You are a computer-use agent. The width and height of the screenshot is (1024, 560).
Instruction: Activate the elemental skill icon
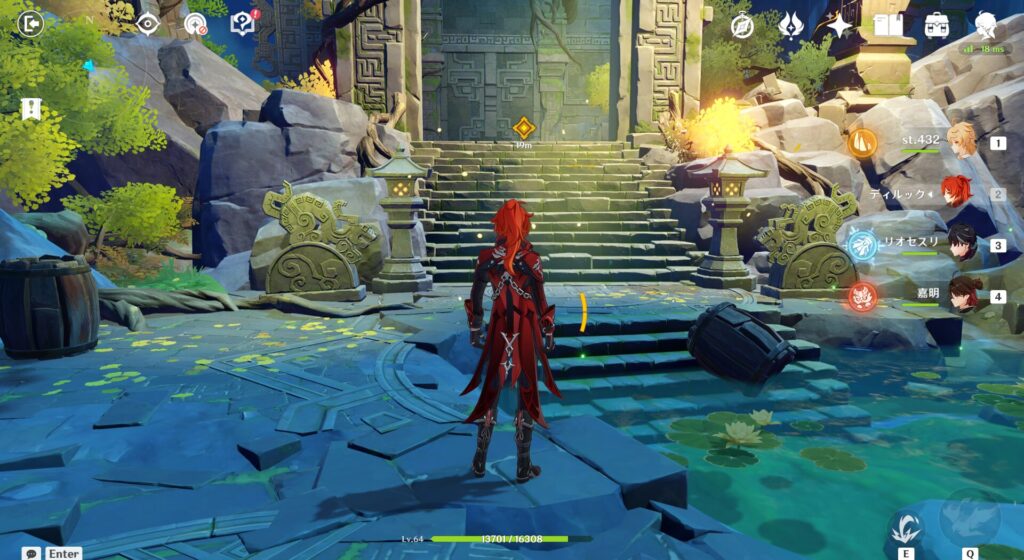(x=907, y=525)
